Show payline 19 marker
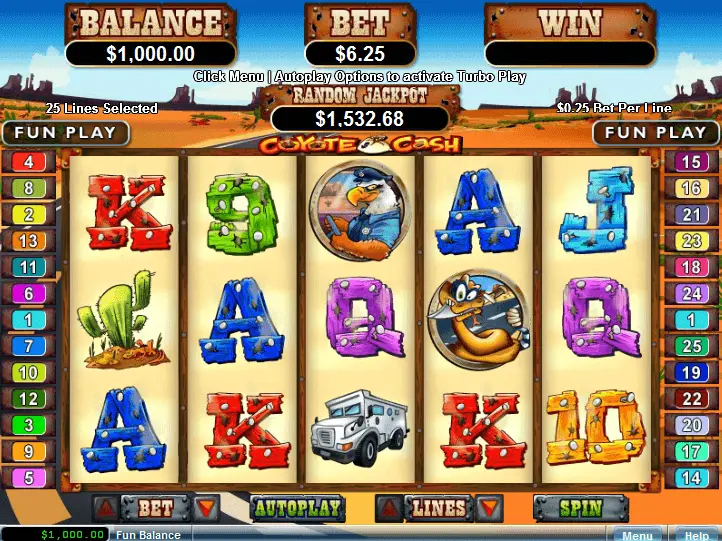Screen dimensions: 722x541 tap(692, 373)
